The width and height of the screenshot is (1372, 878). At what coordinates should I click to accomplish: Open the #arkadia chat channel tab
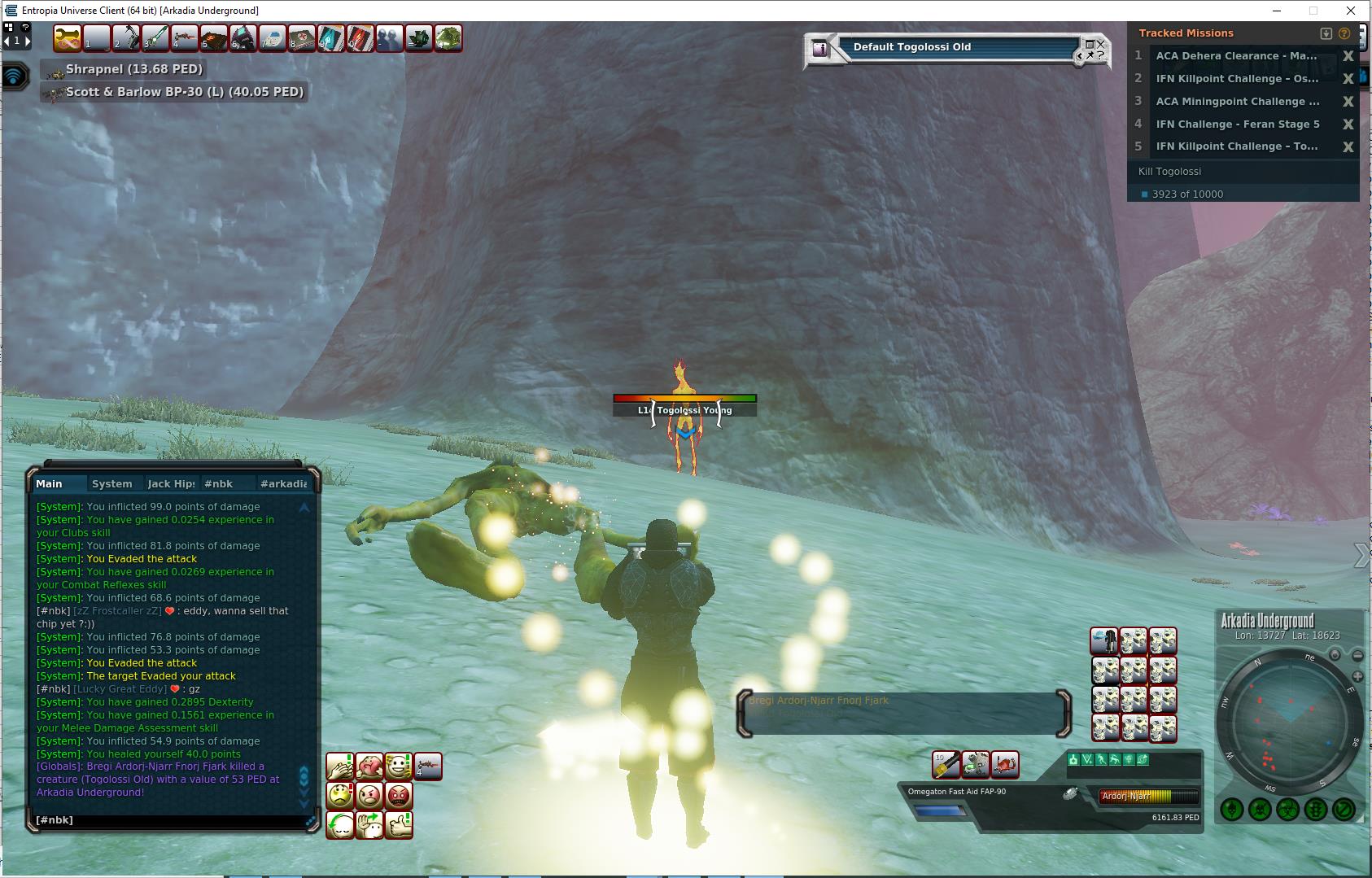(x=282, y=483)
